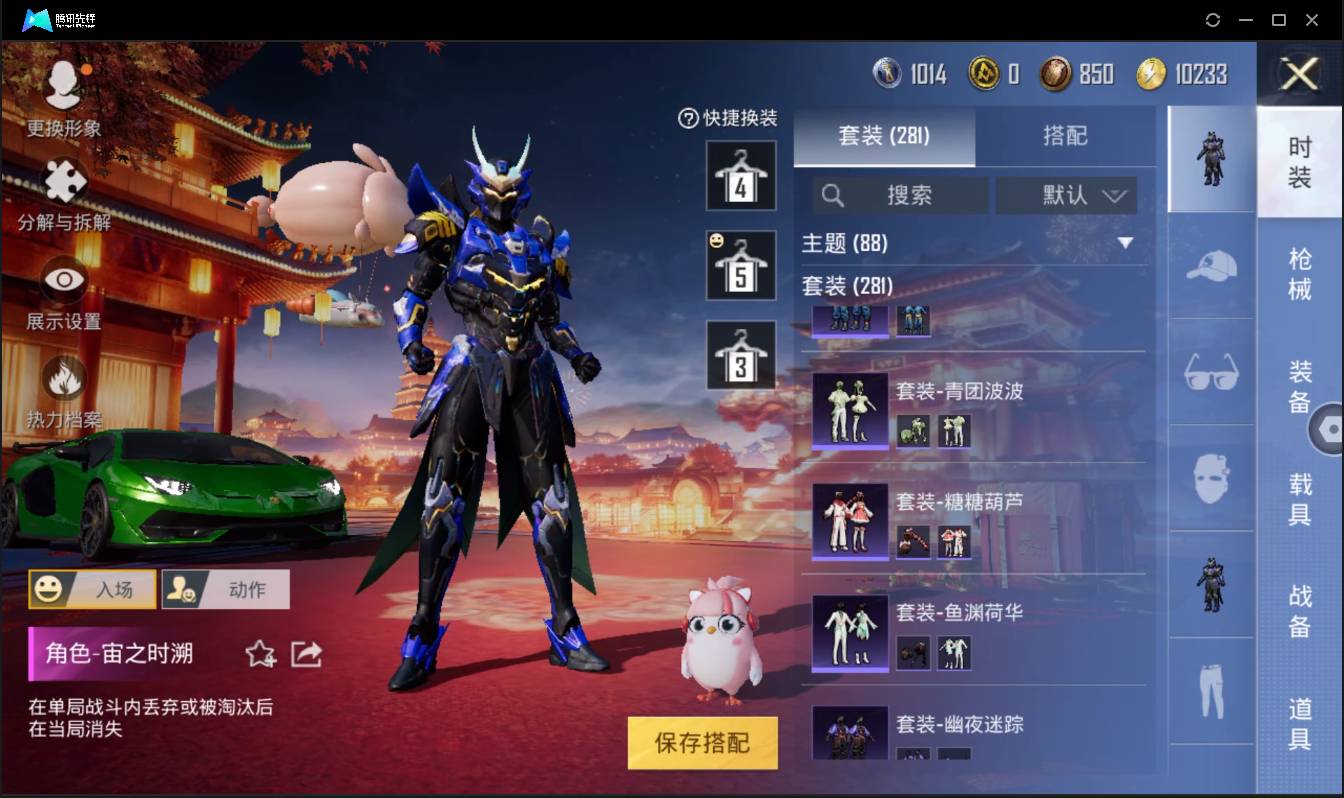Open the 默认 sort order dropdown
Viewport: 1344px width, 798px height.
pos(1066,195)
